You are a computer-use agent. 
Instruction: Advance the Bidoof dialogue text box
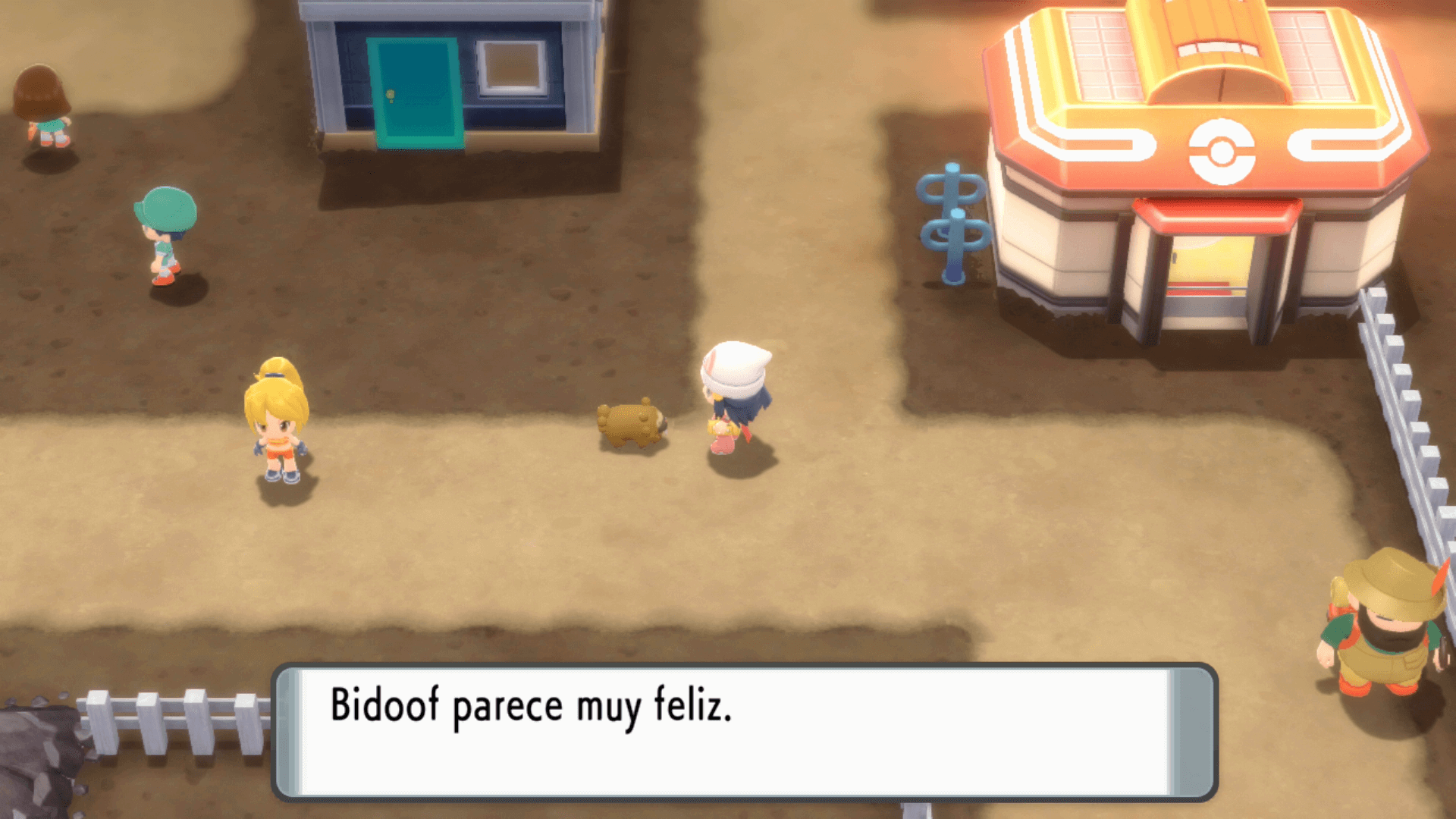[x=743, y=732]
